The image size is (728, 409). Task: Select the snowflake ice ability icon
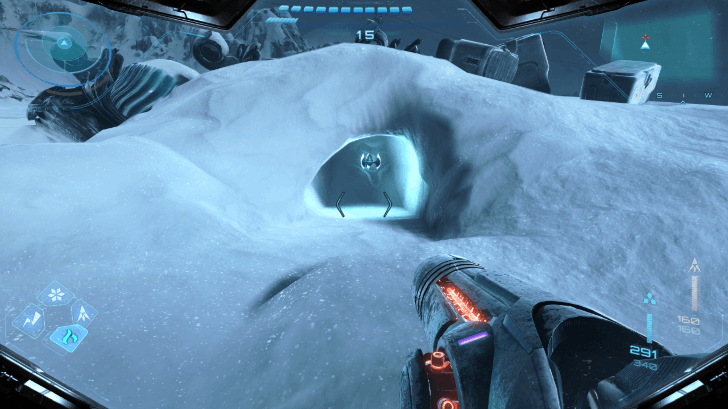[x=55, y=296]
